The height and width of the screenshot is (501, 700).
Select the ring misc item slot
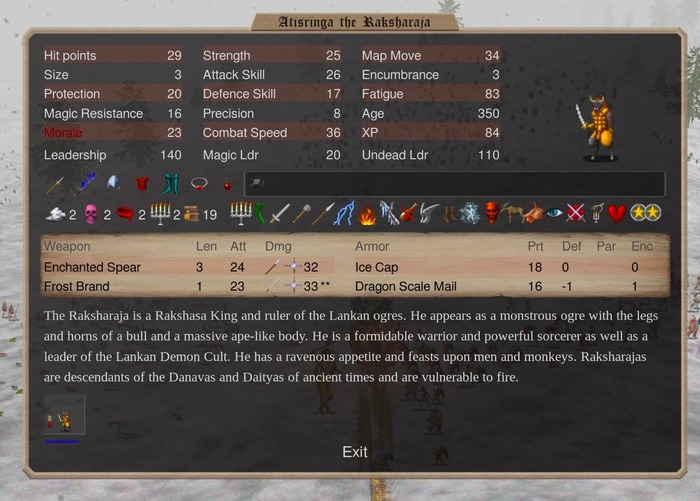tap(199, 184)
